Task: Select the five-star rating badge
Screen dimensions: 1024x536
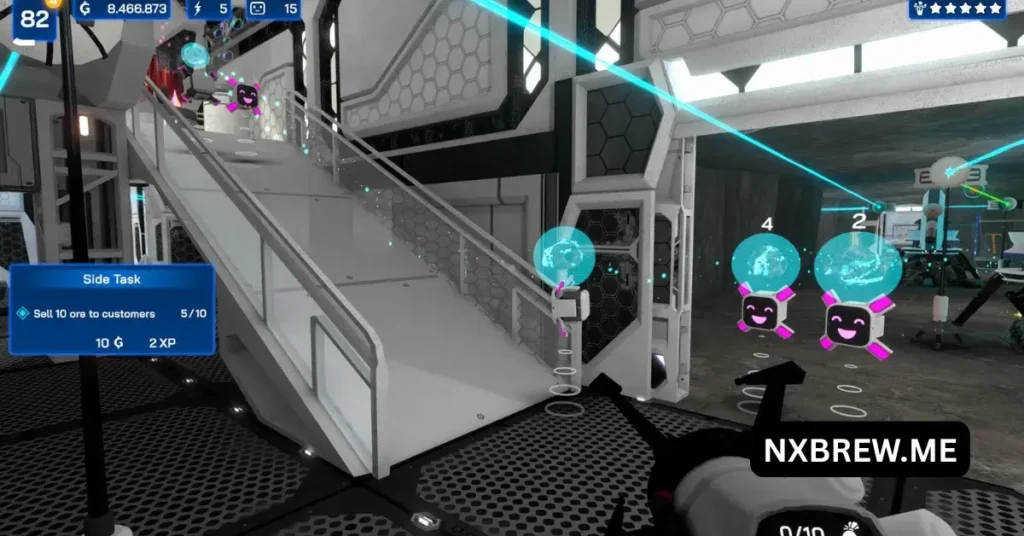Action: coord(957,9)
